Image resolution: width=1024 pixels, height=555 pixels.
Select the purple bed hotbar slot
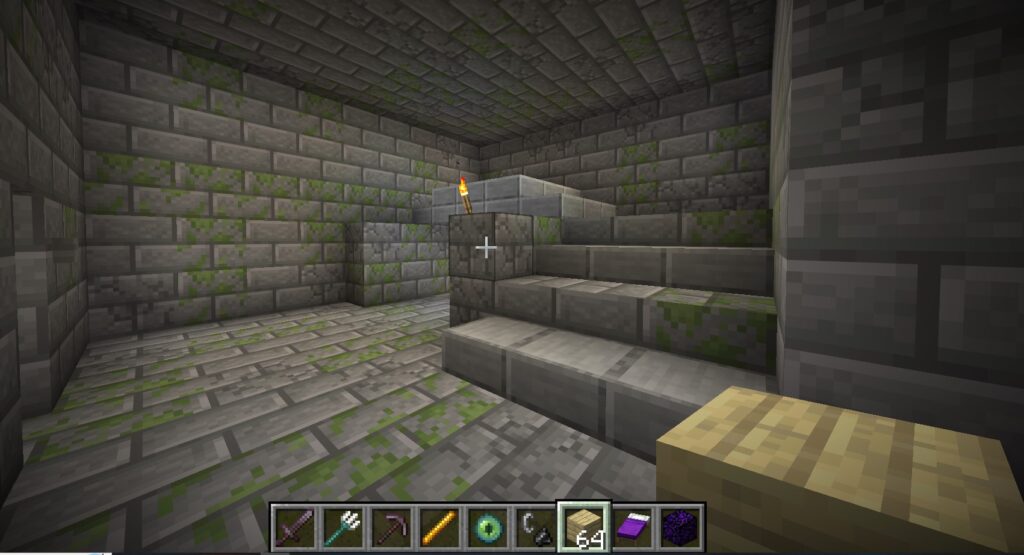630,526
